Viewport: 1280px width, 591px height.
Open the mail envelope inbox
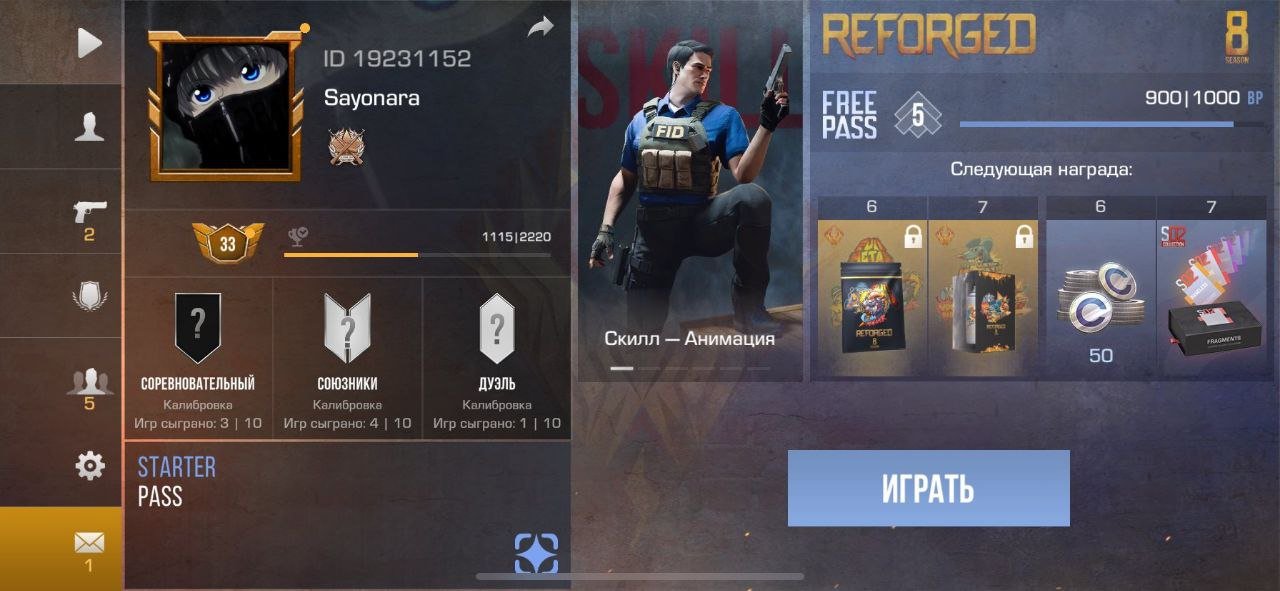tap(89, 543)
